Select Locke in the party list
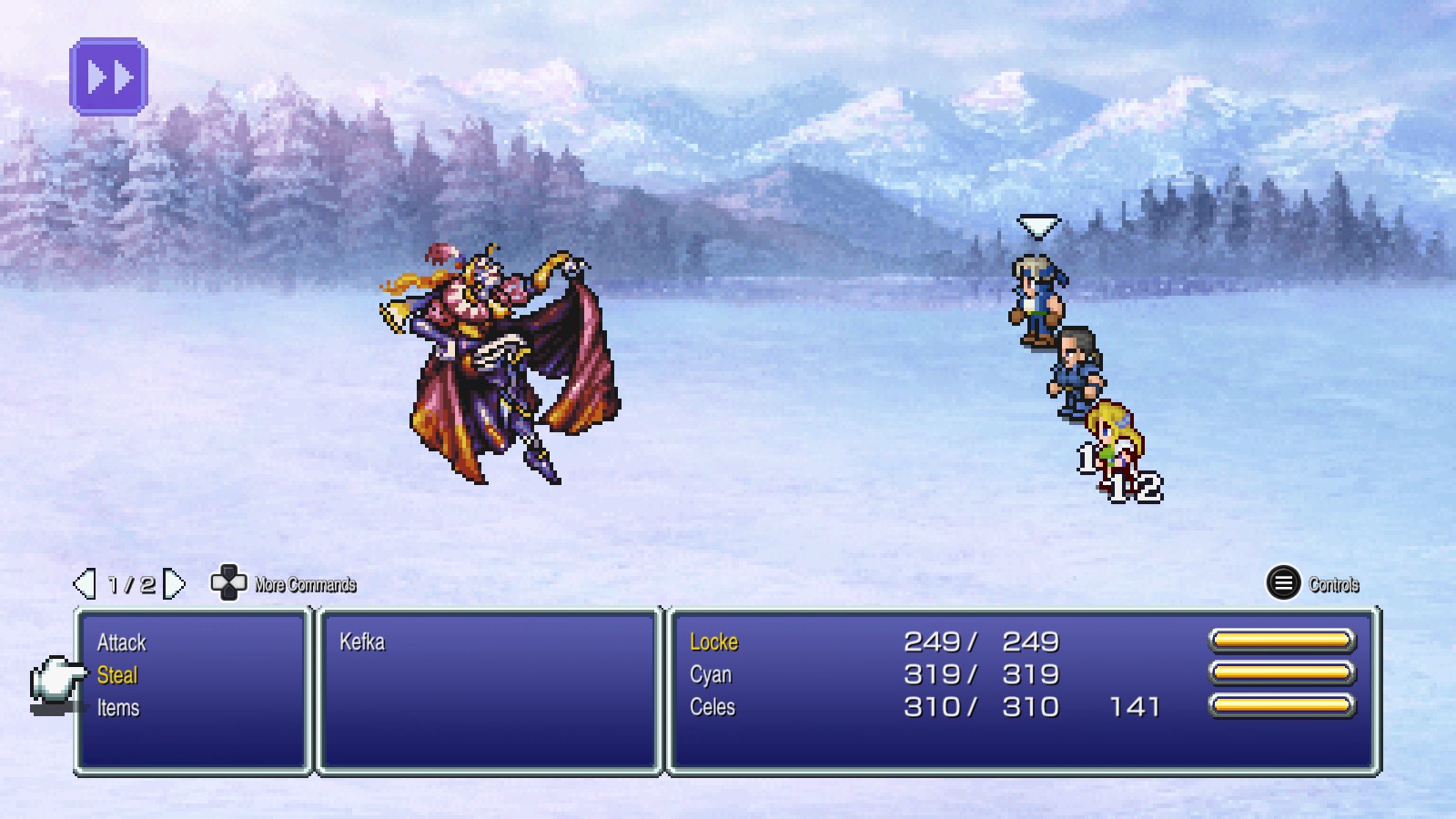Screen dimensions: 1456x819 click(713, 642)
